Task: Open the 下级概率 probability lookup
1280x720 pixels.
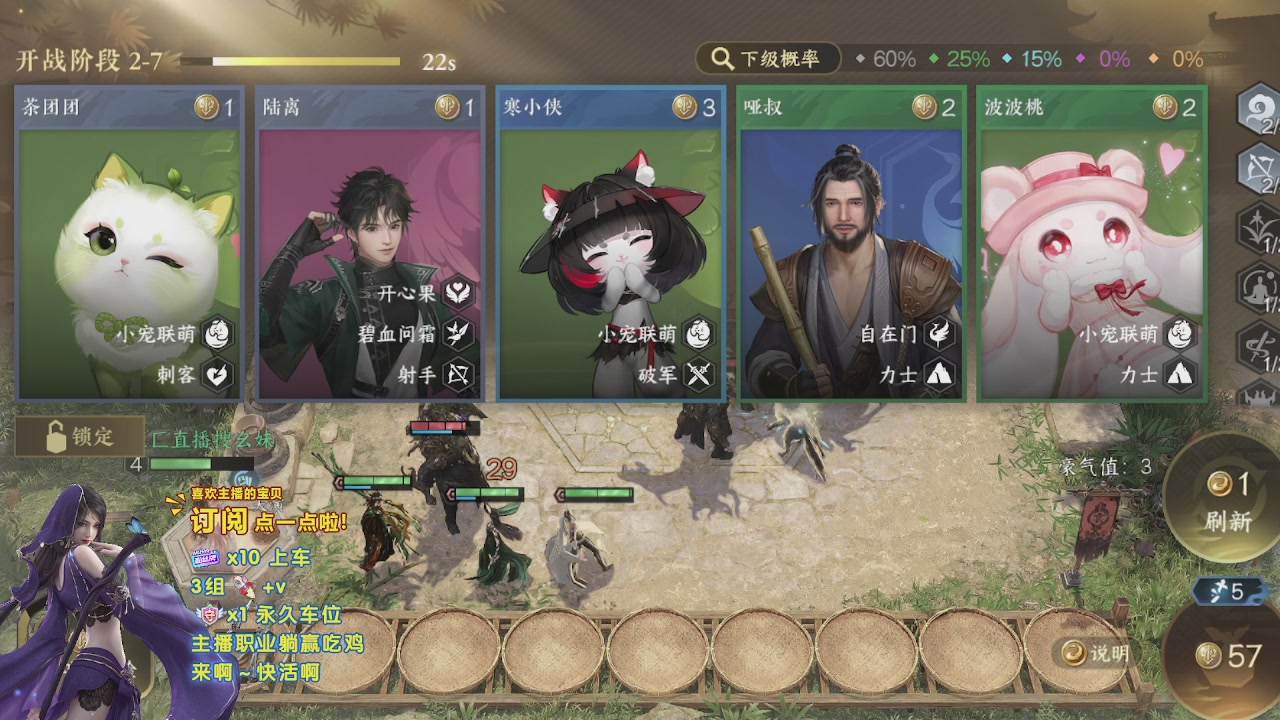Action: pos(768,59)
